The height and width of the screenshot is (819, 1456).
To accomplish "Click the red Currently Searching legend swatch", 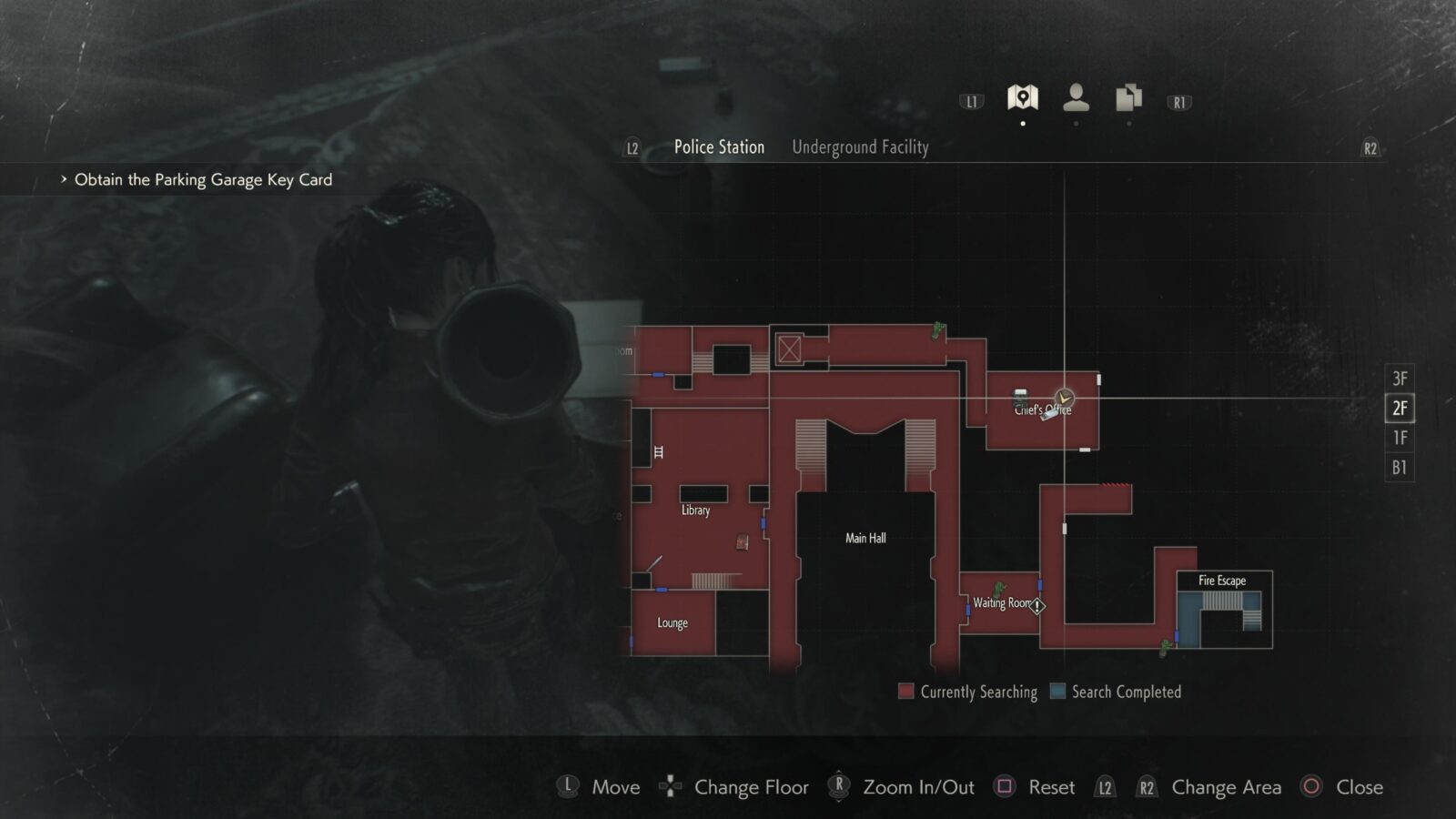I will [906, 692].
